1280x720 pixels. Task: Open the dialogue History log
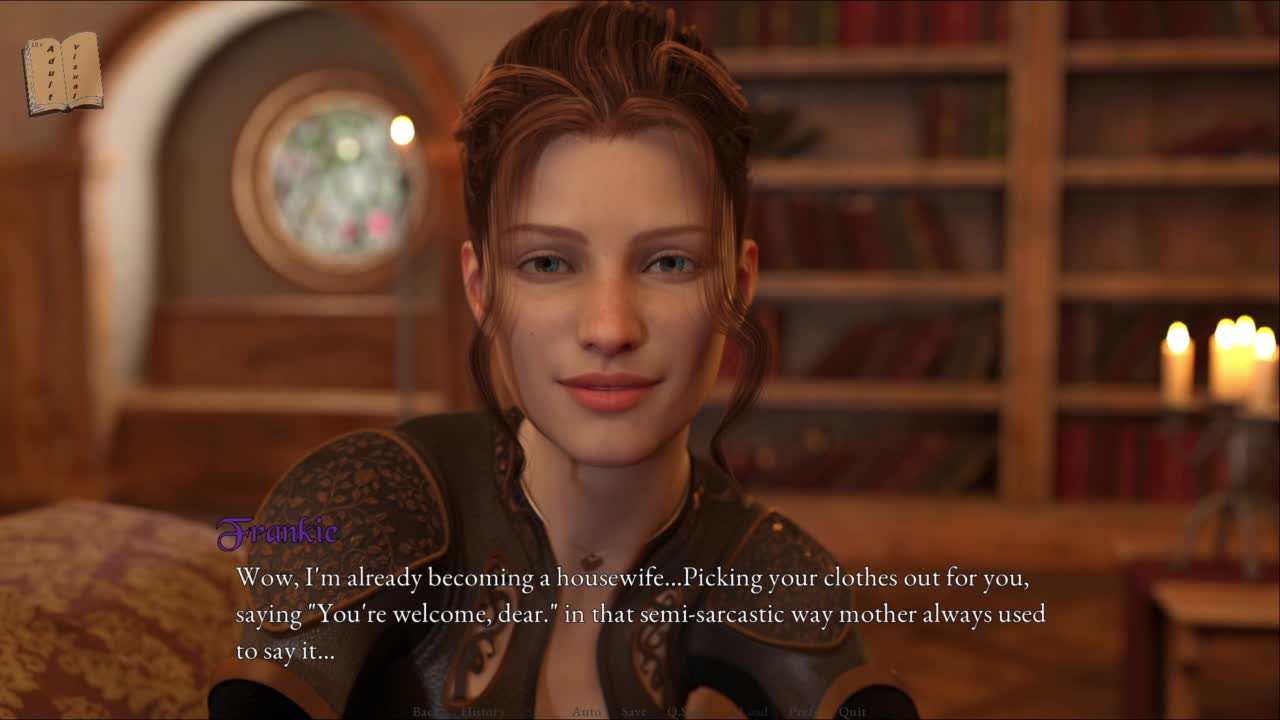click(x=483, y=712)
